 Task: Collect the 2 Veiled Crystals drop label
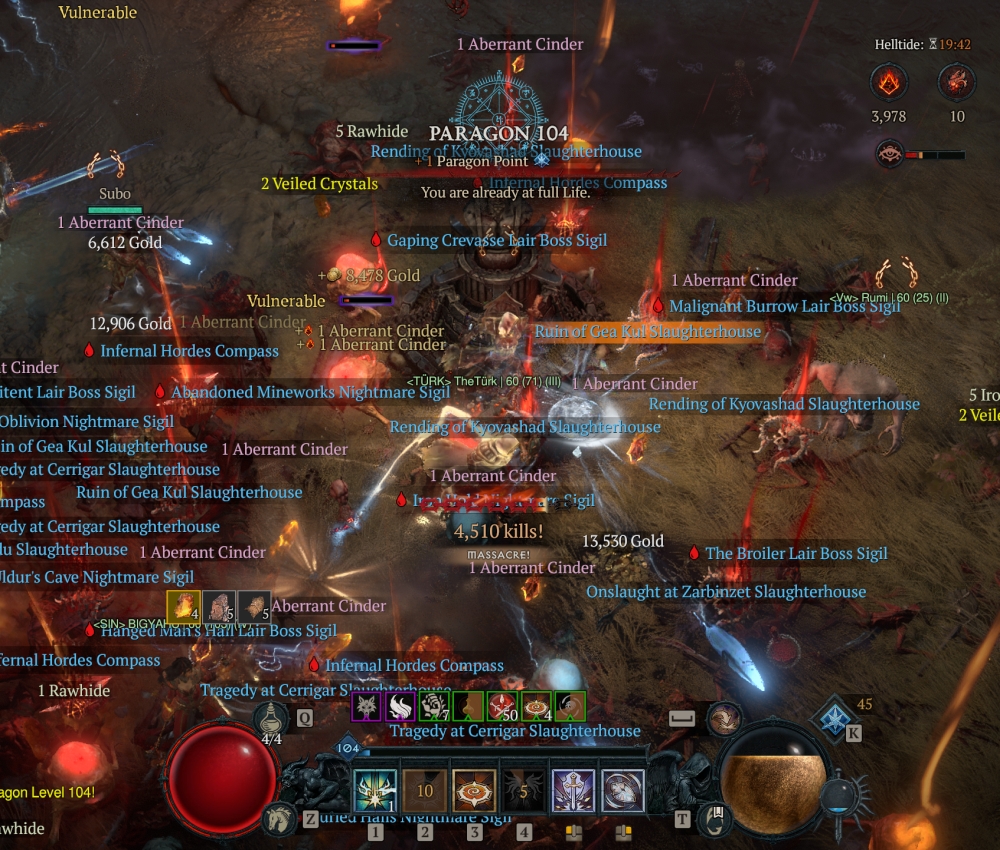[x=320, y=183]
